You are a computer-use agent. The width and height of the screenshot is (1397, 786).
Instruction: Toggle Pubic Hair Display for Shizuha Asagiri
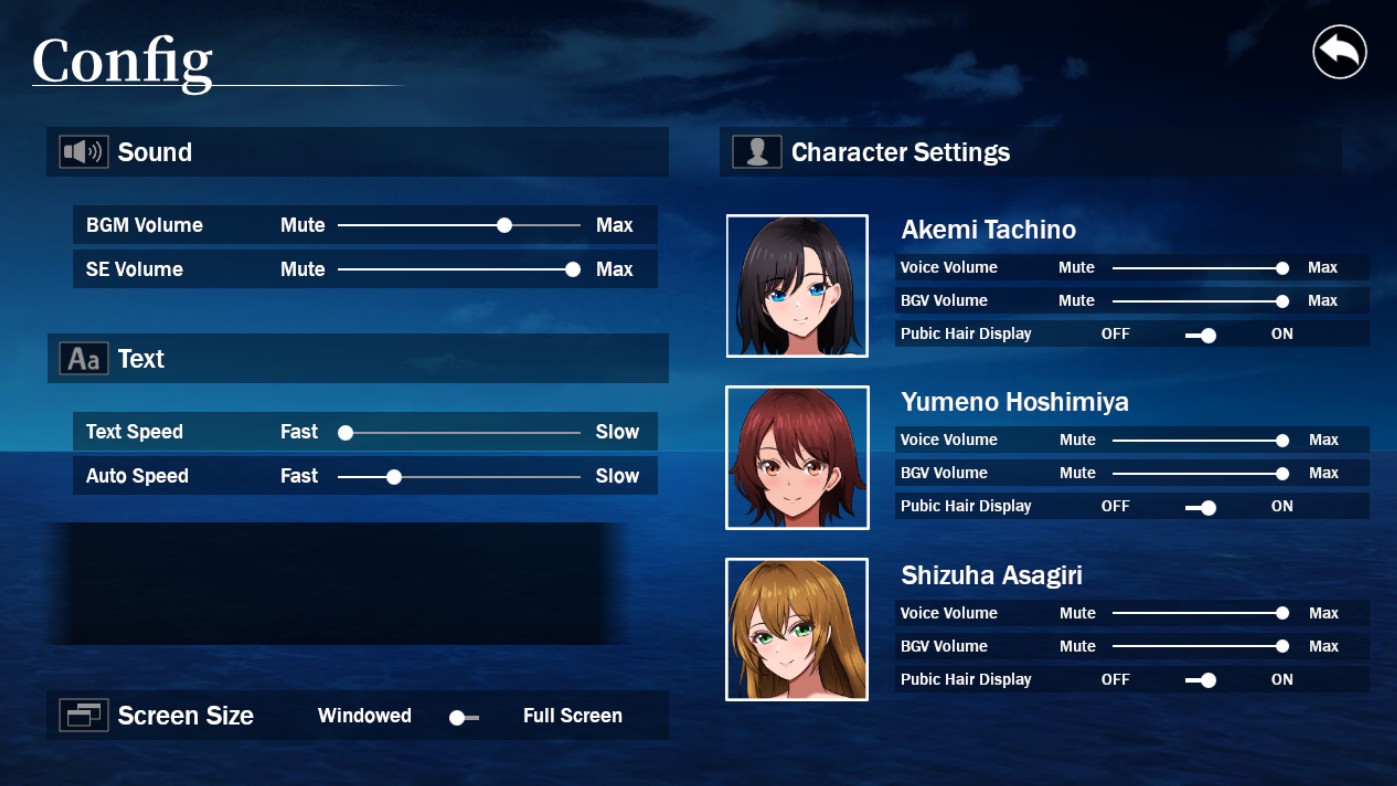pyautogui.click(x=1203, y=680)
